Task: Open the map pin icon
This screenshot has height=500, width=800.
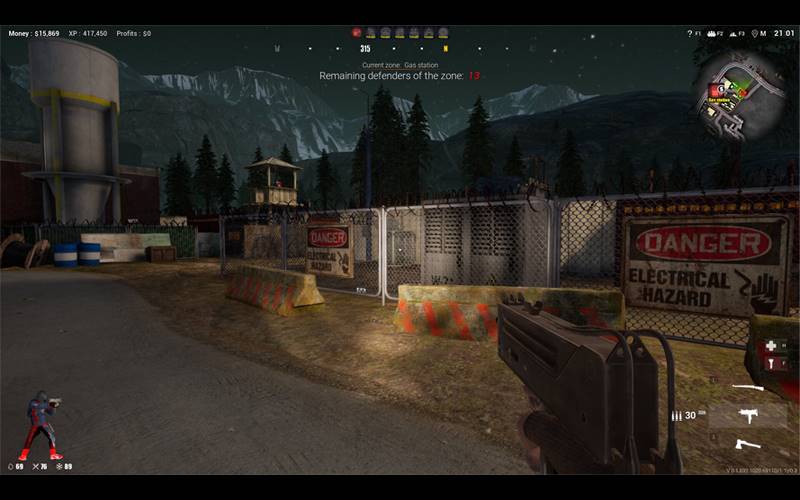Action: pyautogui.click(x=754, y=34)
